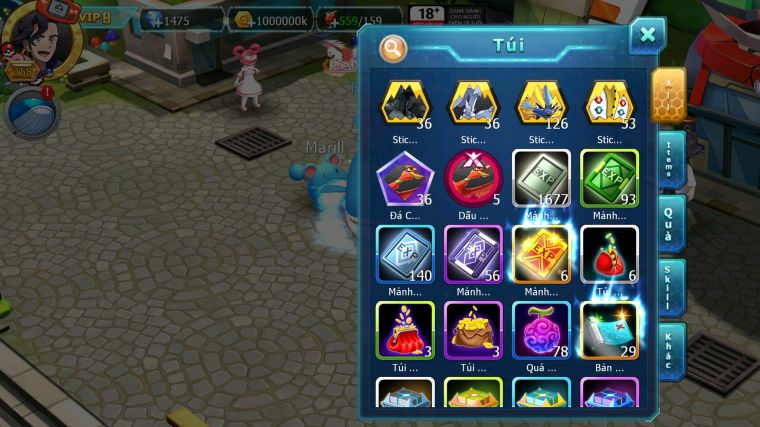Select the grey EXP card with 1677

pyautogui.click(x=541, y=179)
